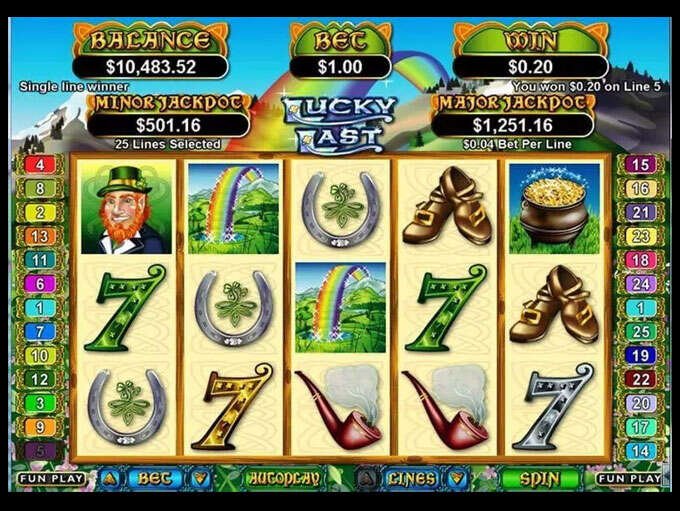Click payline number 6
Image resolution: width=680 pixels, height=511 pixels.
pos(39,284)
